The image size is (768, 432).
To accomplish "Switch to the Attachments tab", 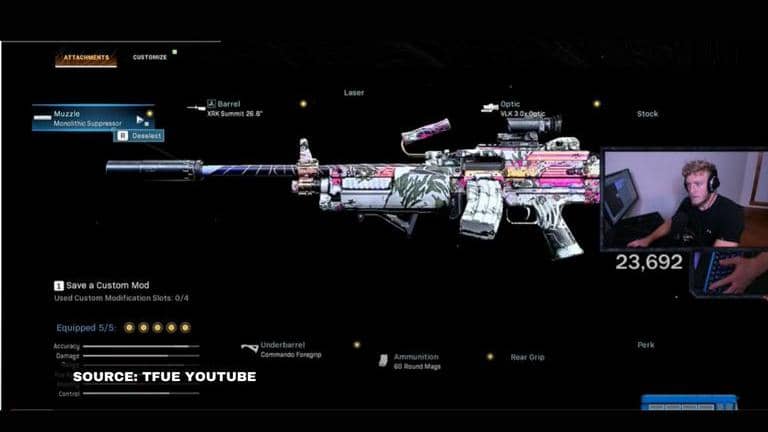I will tap(85, 58).
